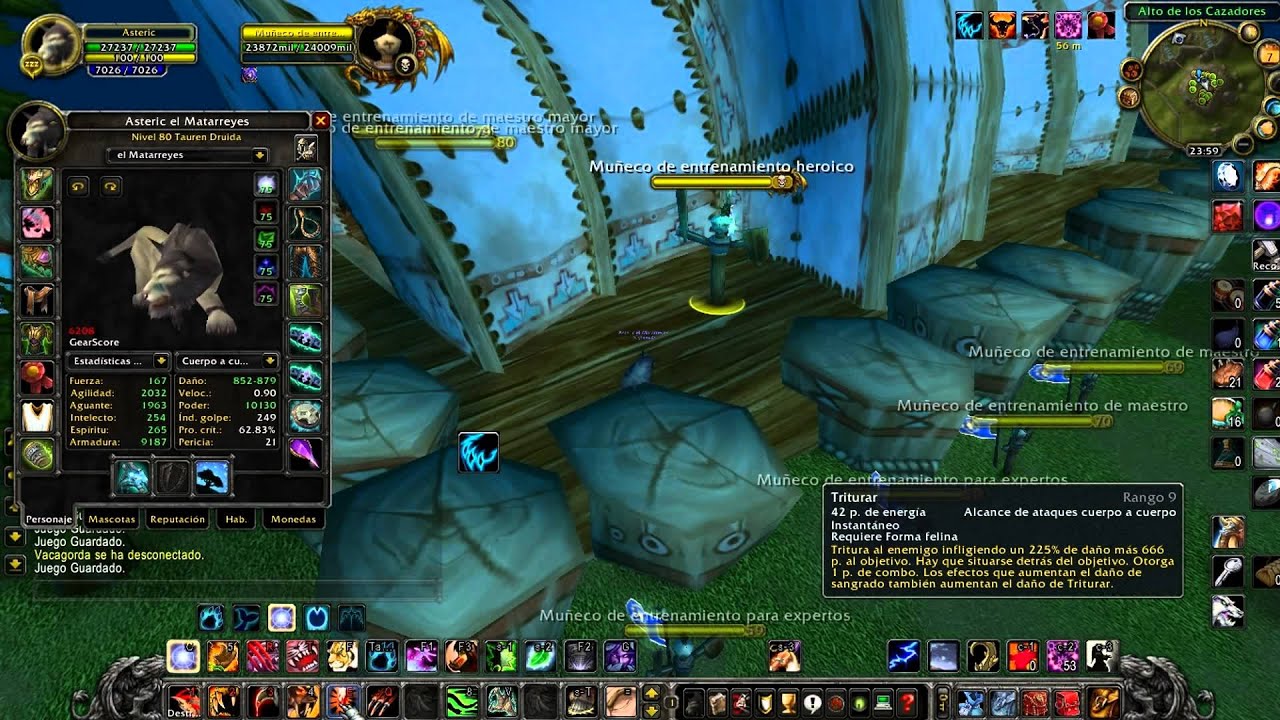Open the golden backpack bag slot
The height and width of the screenshot is (720, 1280).
pos(1104,701)
